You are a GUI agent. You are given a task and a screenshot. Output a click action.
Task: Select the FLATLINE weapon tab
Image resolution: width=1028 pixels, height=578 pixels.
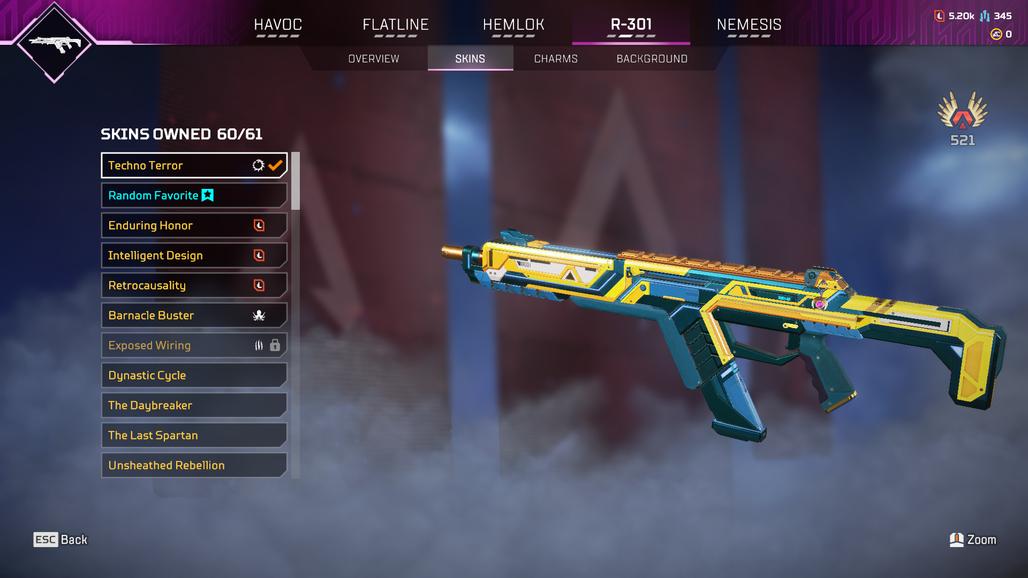point(395,25)
